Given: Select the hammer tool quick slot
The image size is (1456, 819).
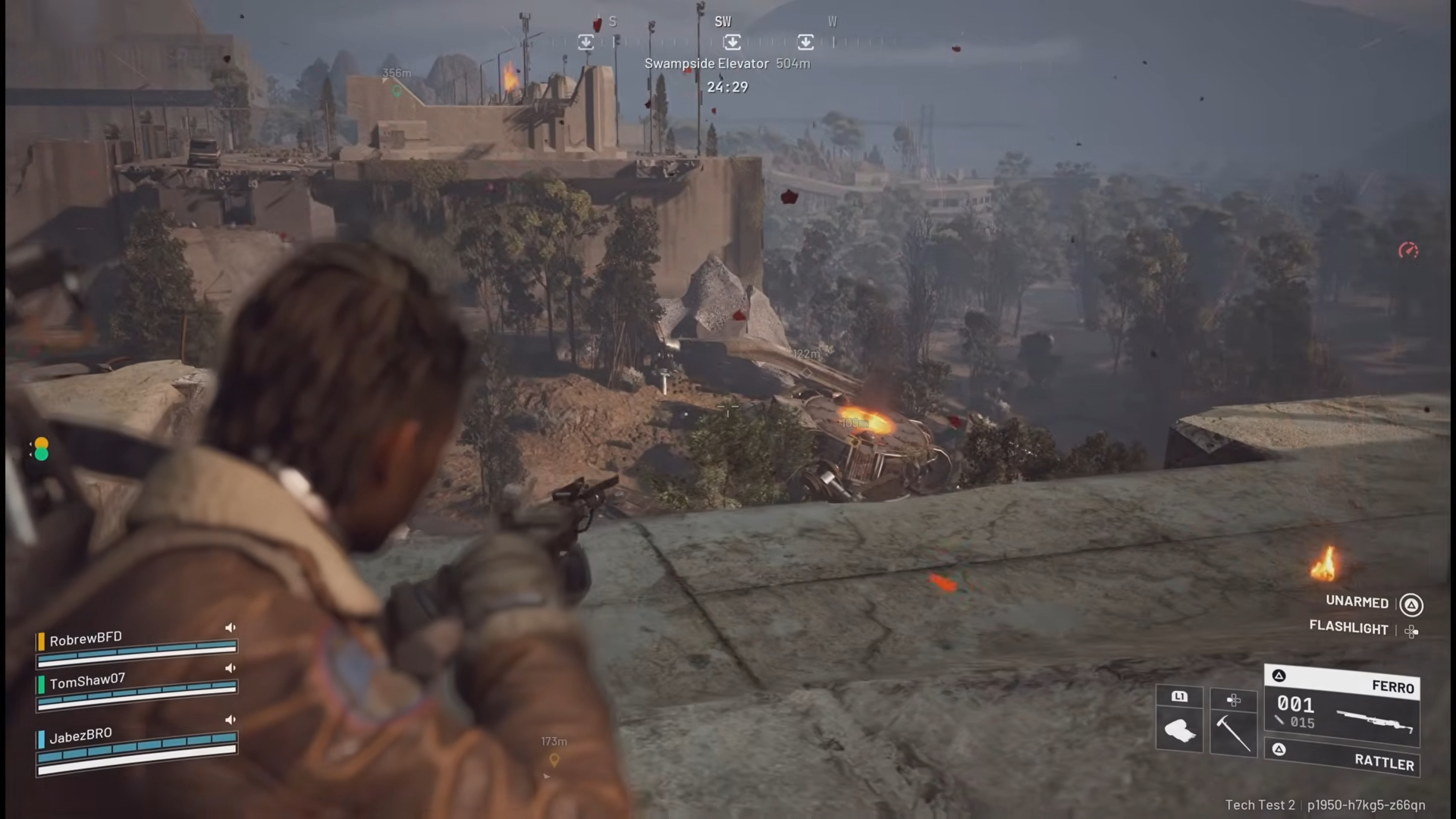Looking at the screenshot, I should click(1233, 730).
